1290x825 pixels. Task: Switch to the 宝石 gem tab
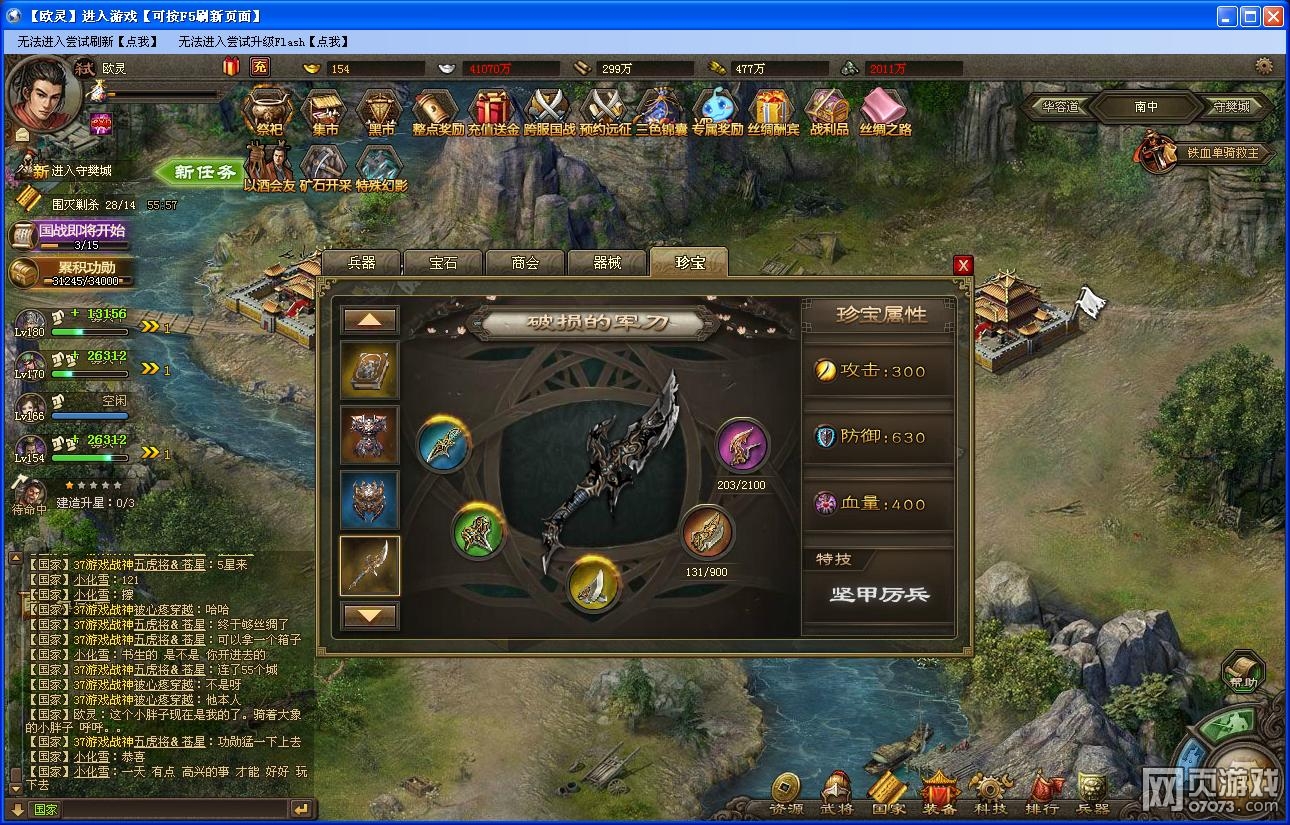click(443, 262)
